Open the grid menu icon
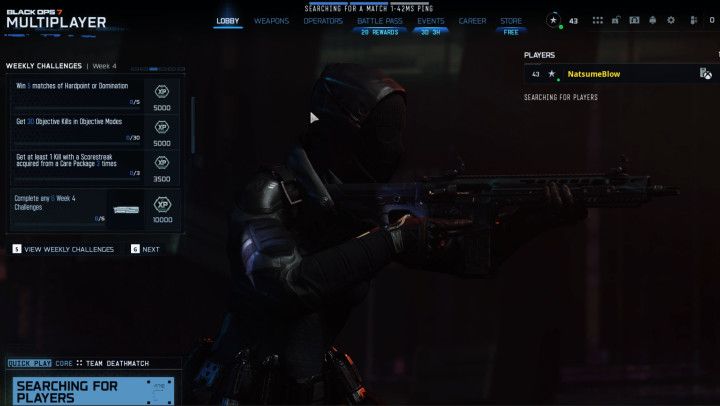This screenshot has height=406, width=720. point(598,20)
